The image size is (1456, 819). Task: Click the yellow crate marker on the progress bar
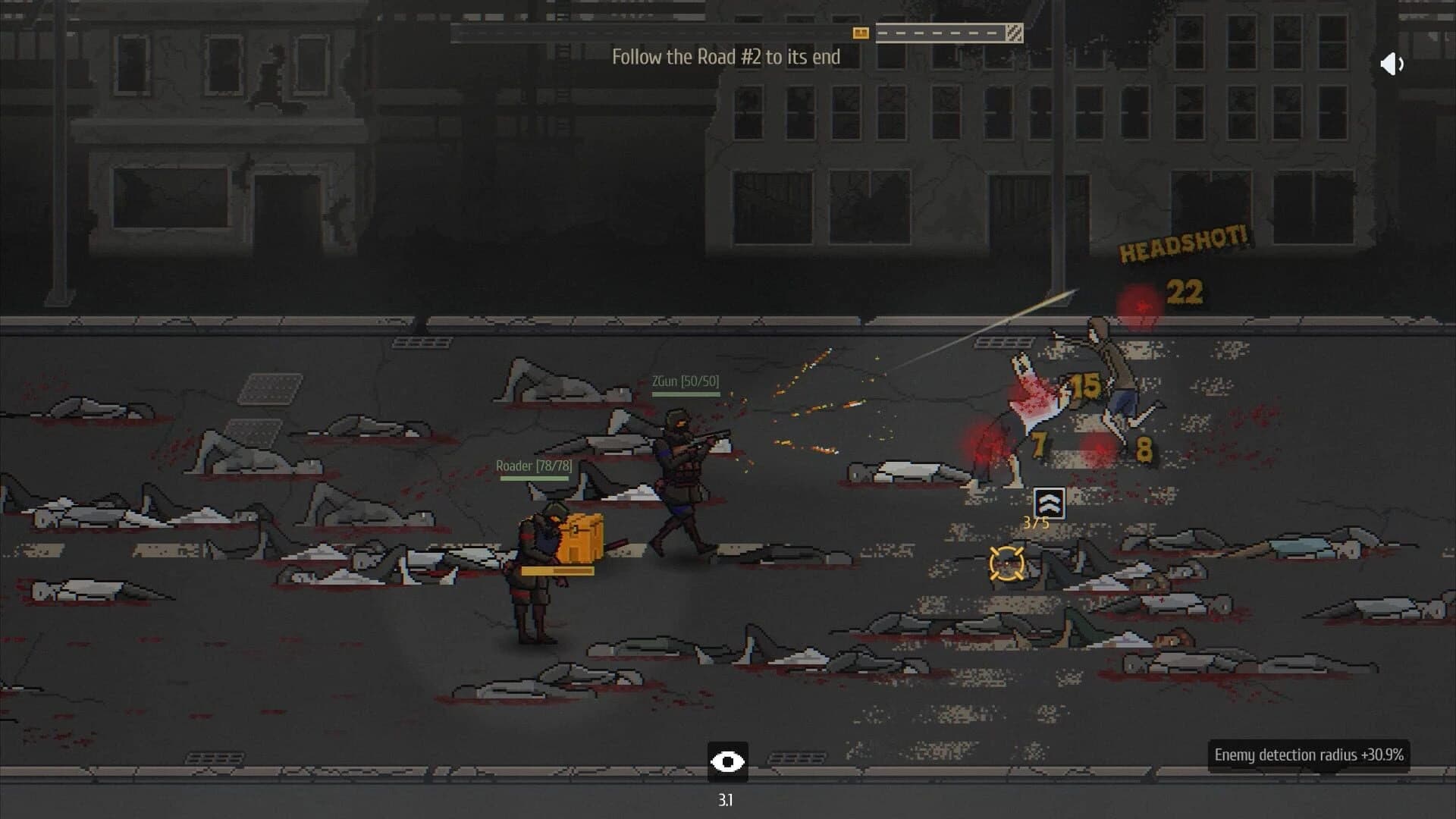point(859,33)
